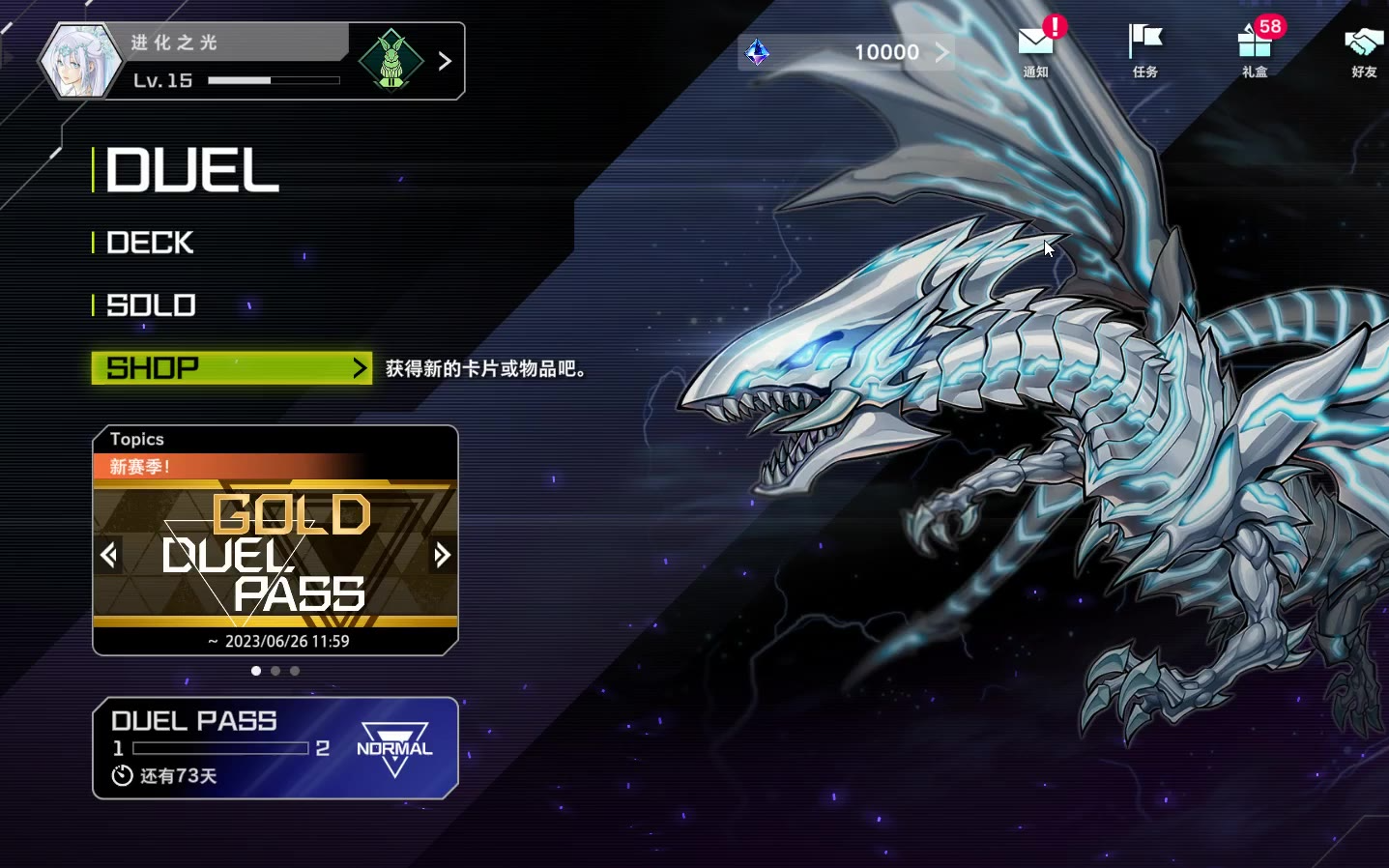The width and height of the screenshot is (1389, 868).
Task: Select the second topic page dot
Action: [275, 671]
